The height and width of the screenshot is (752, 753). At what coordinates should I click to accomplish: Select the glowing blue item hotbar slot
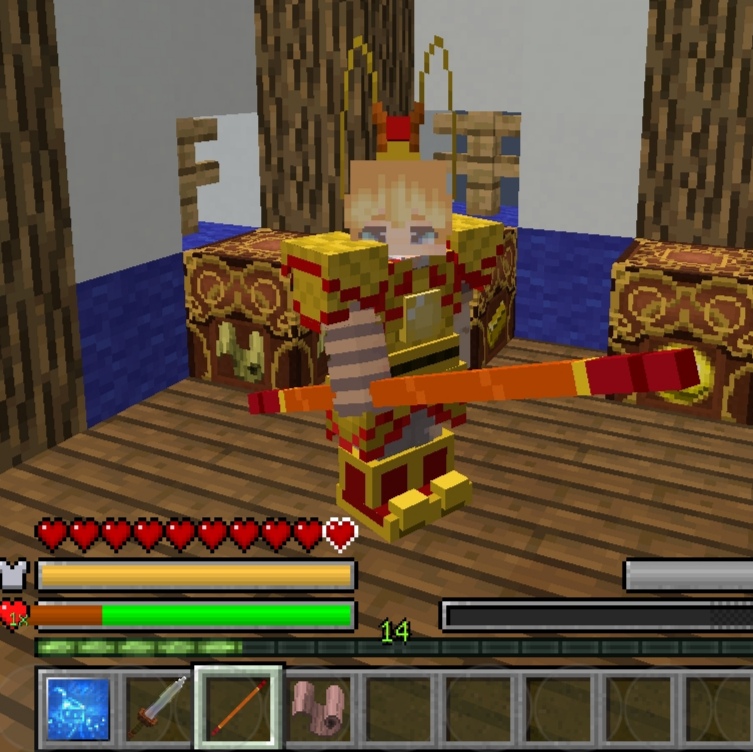click(78, 708)
